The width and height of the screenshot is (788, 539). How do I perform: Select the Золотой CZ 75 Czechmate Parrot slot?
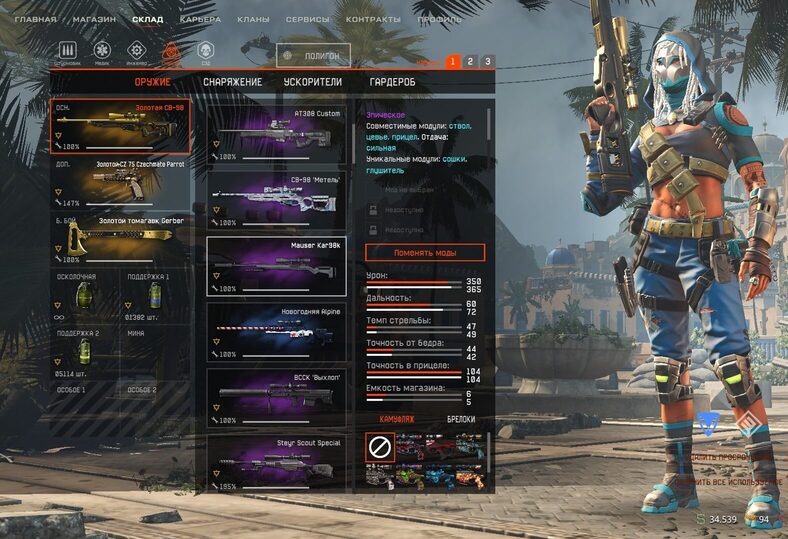point(120,184)
